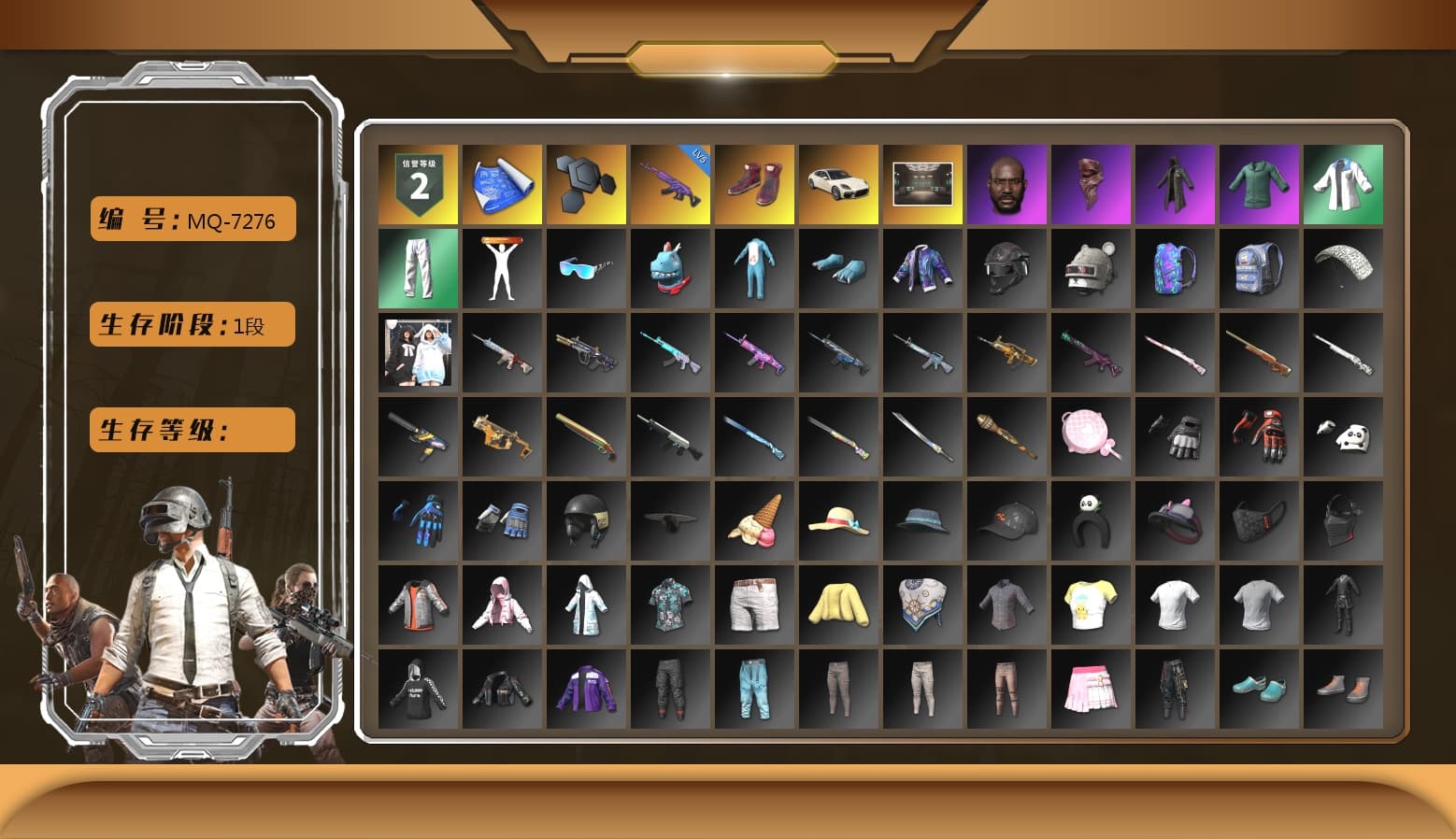This screenshot has width=1456, height=839.
Task: Select the pink plaid skirt icon
Action: pyautogui.click(x=1091, y=689)
